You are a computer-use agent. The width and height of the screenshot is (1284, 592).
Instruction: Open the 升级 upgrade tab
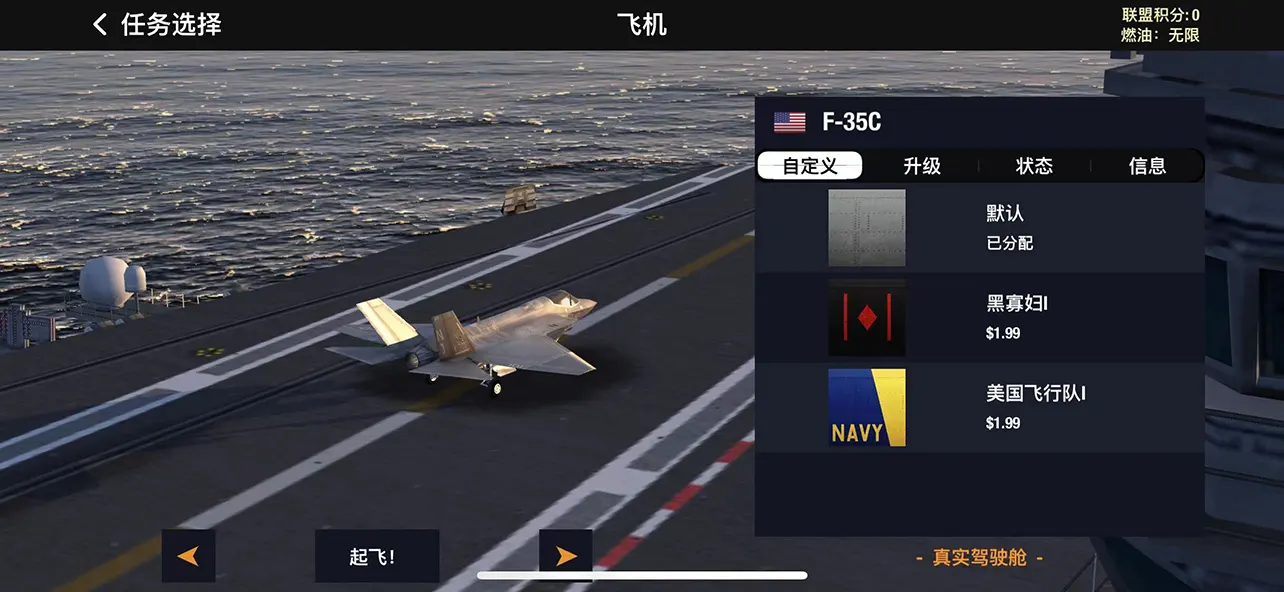(x=922, y=166)
